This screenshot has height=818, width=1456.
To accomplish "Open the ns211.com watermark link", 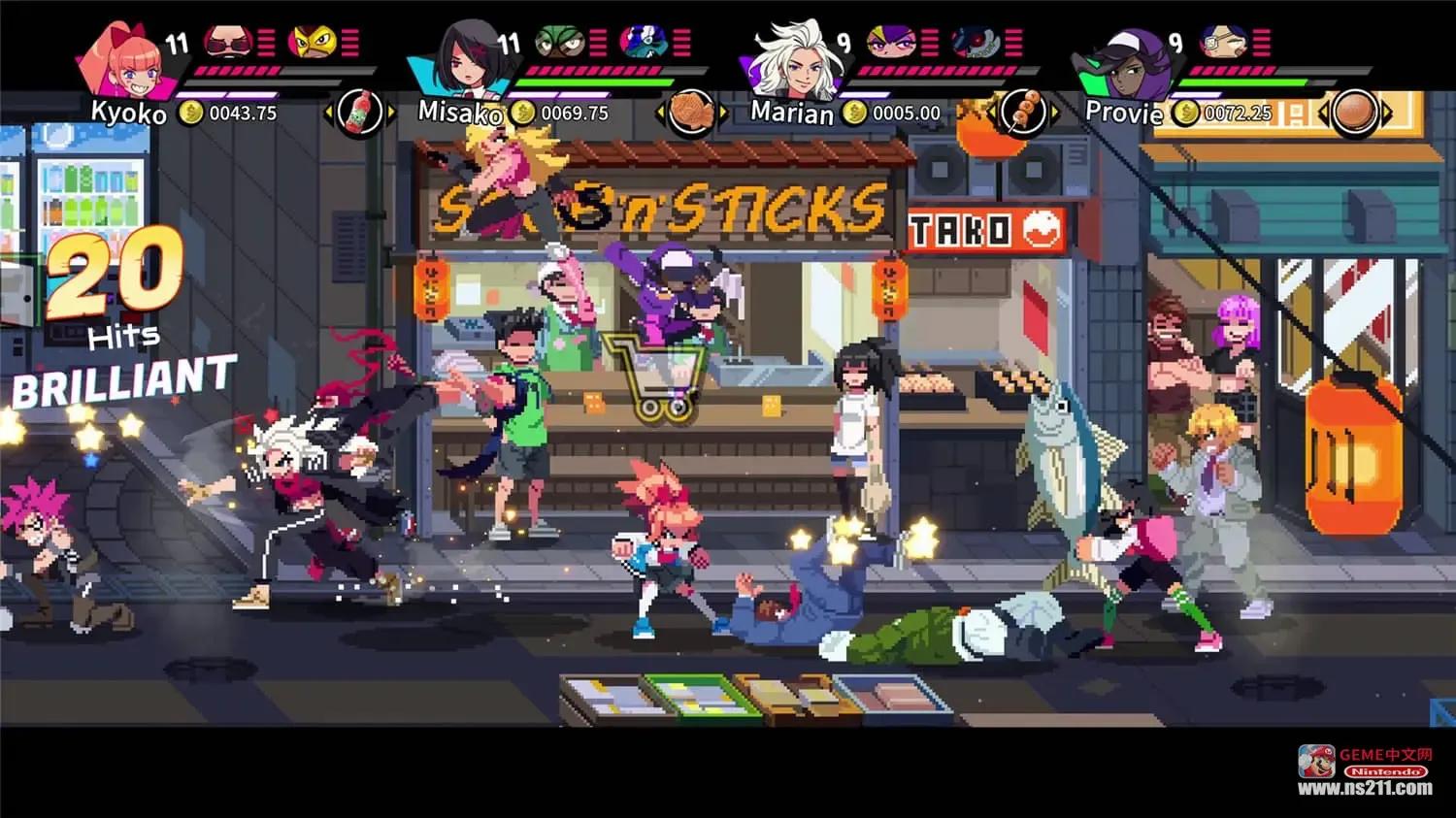I will [x=1365, y=788].
